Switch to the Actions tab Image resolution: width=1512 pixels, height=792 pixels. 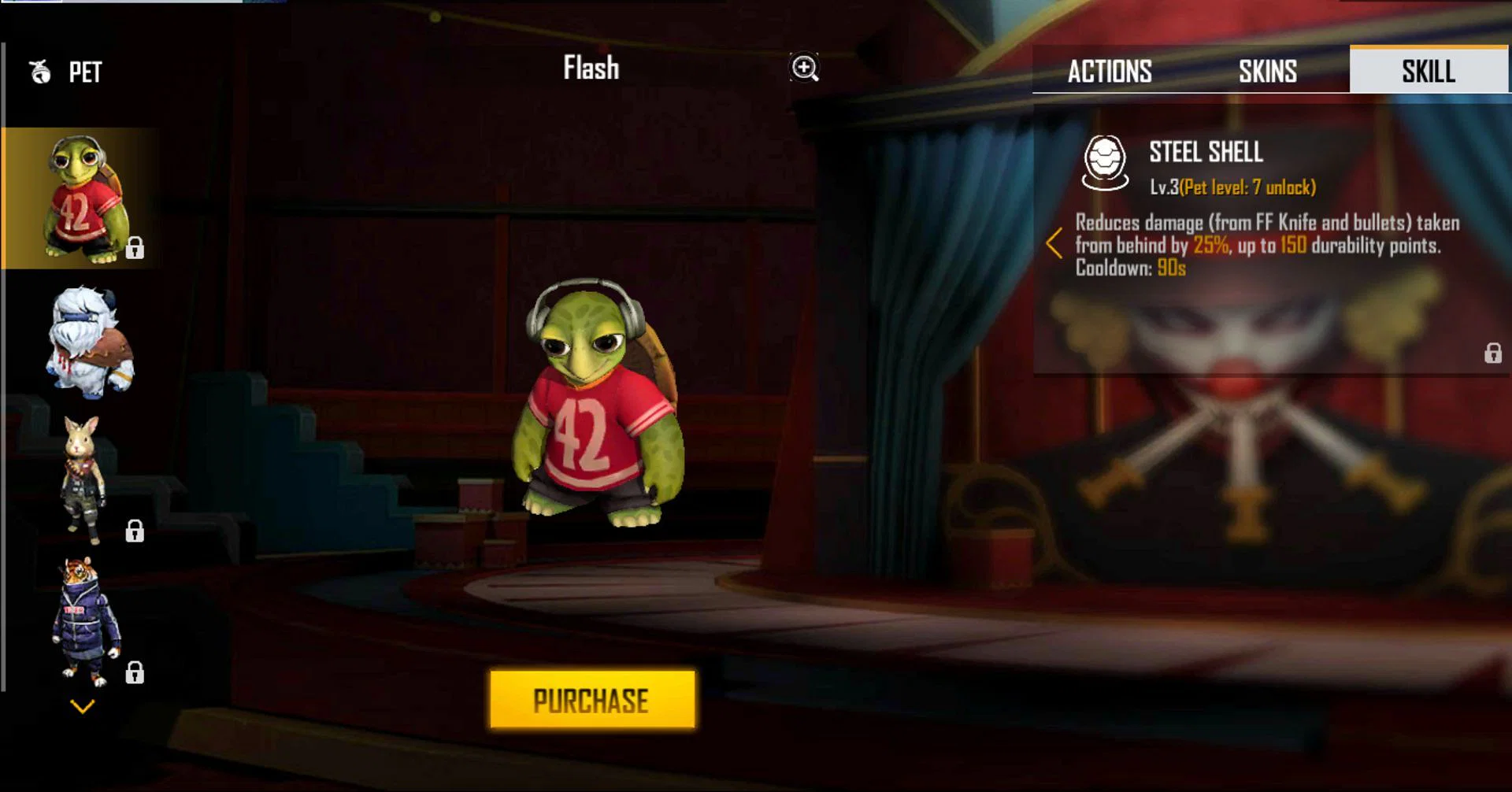pyautogui.click(x=1109, y=72)
